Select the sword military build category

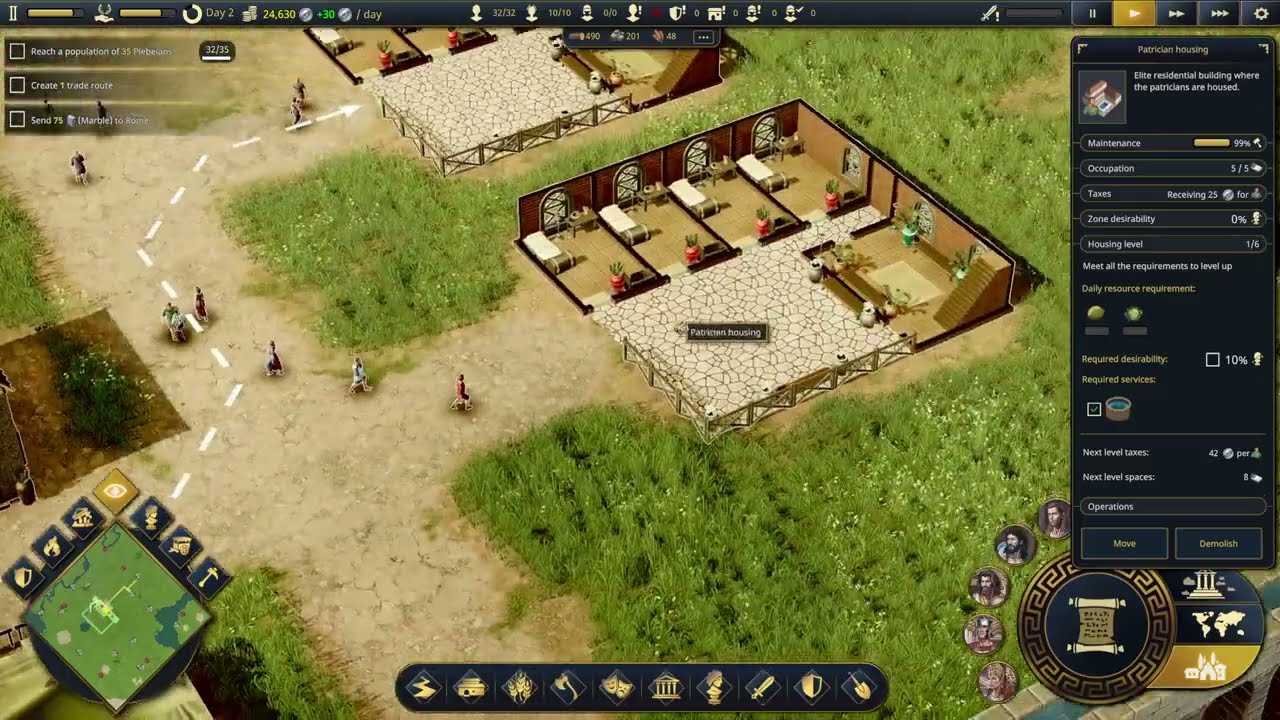tap(762, 688)
